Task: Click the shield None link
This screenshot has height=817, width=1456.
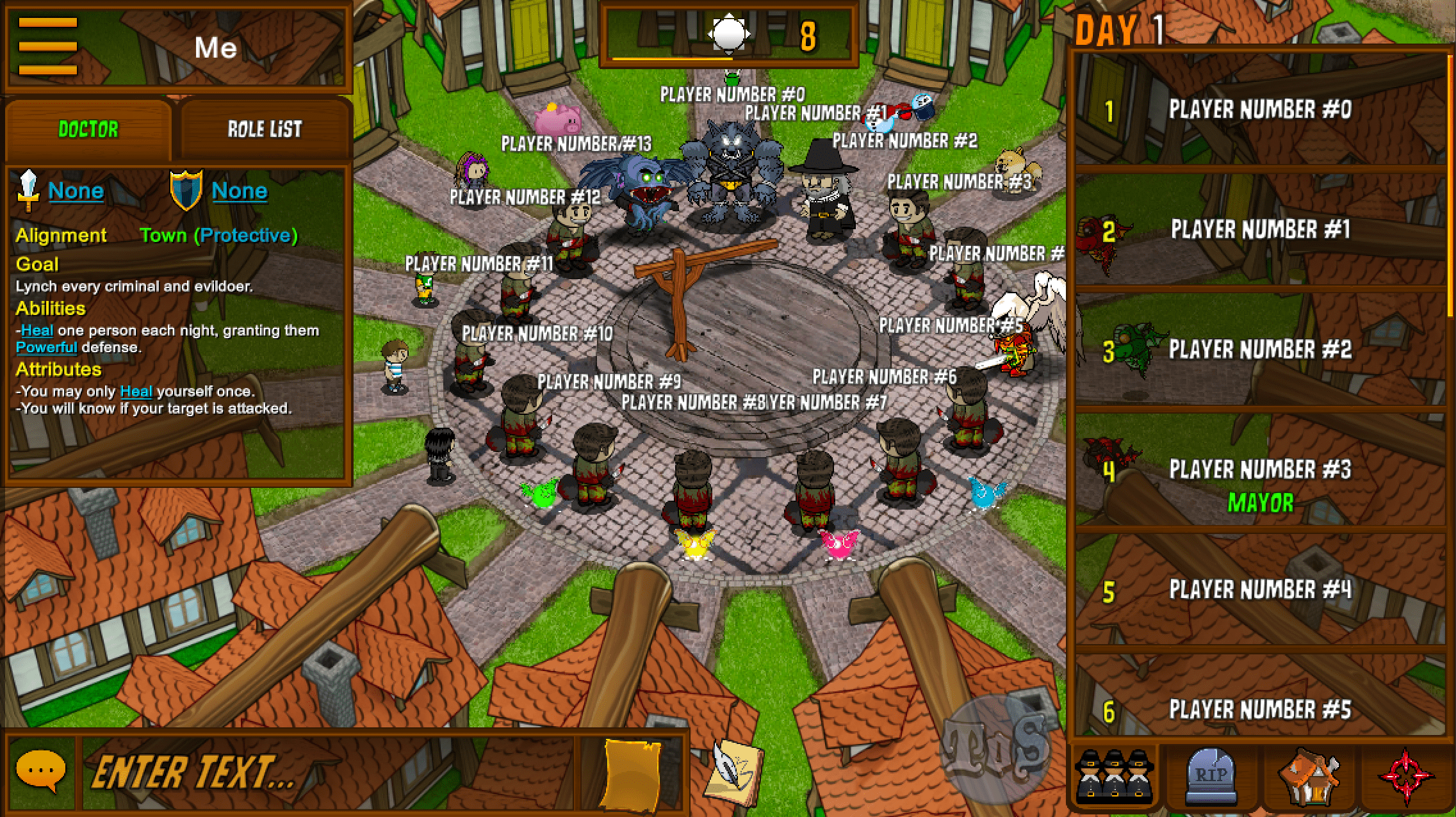Action: 239,190
